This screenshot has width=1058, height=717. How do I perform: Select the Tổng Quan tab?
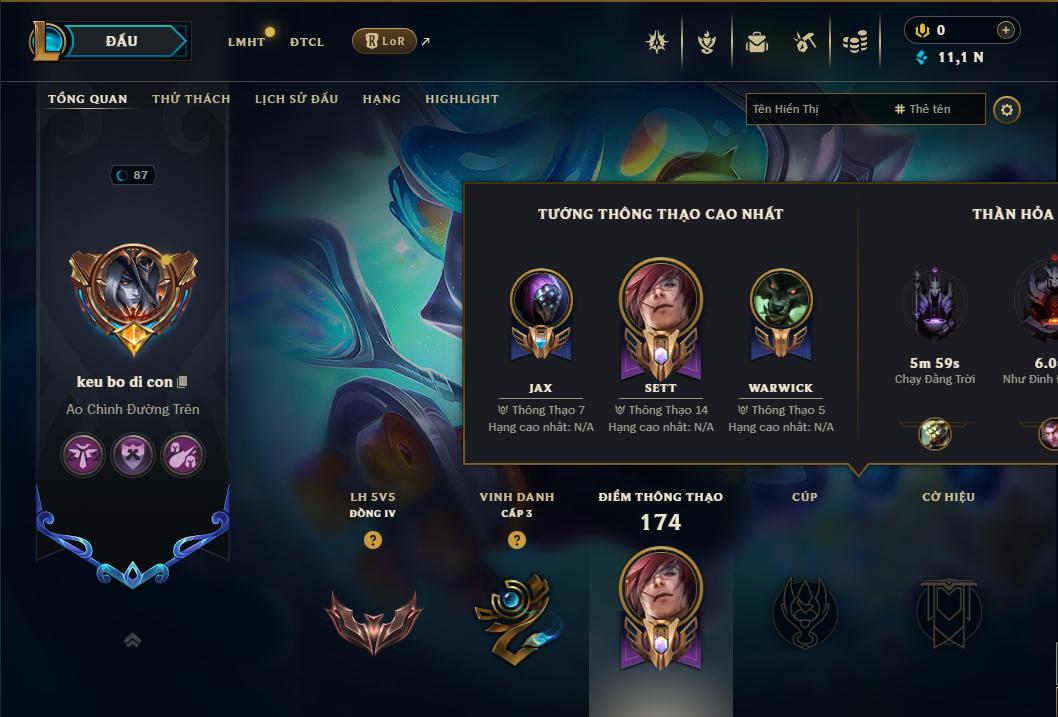[x=88, y=99]
